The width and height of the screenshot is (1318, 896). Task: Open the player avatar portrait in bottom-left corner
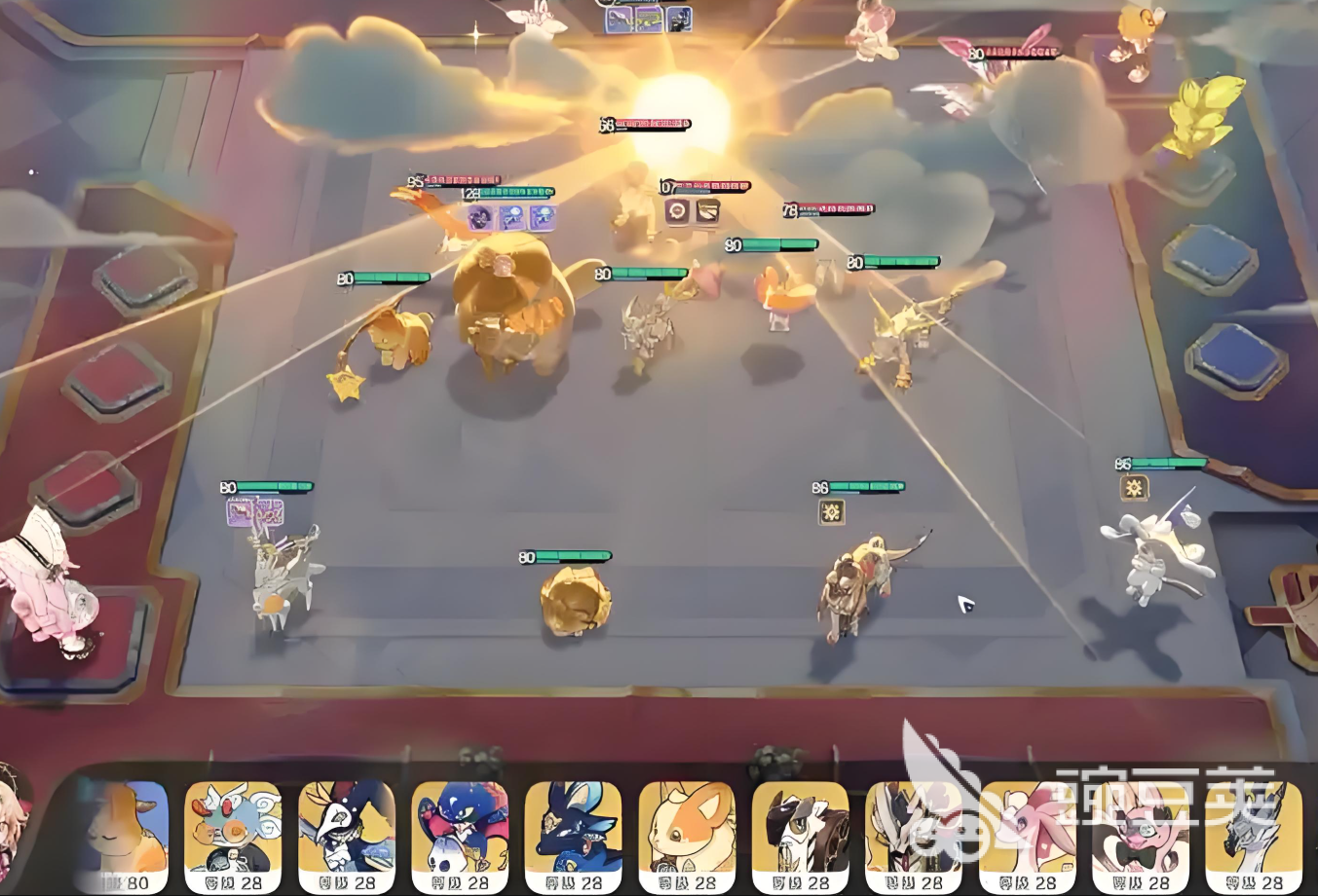click(14, 828)
